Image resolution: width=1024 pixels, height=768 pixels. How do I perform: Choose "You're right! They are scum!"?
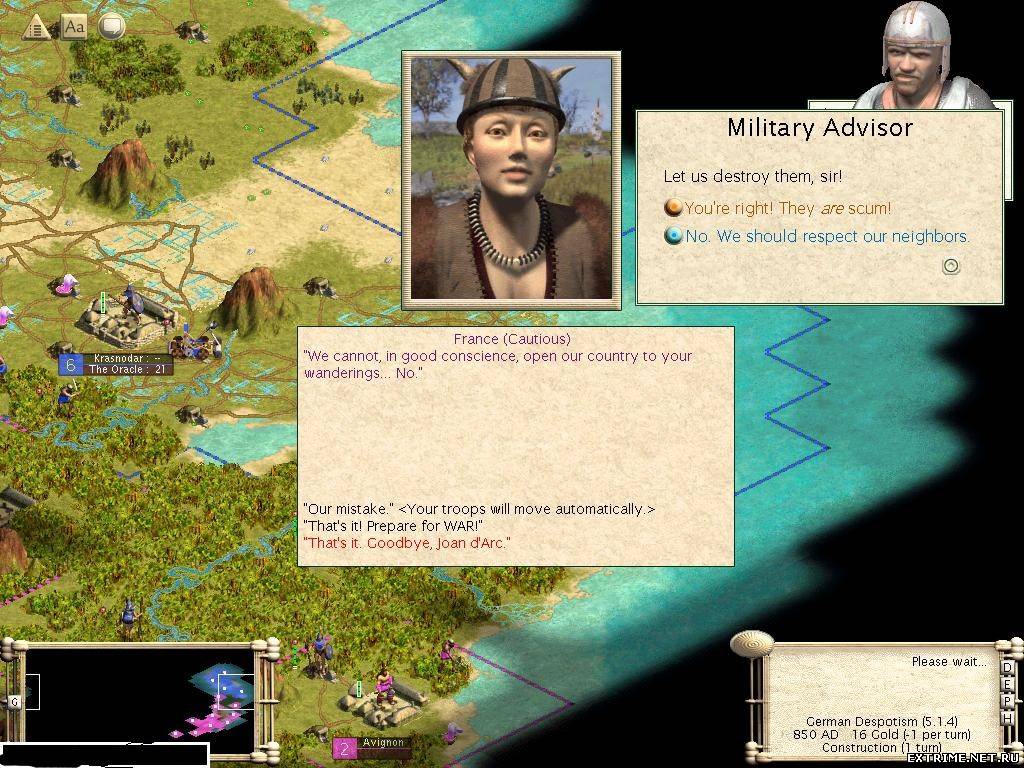(787, 208)
